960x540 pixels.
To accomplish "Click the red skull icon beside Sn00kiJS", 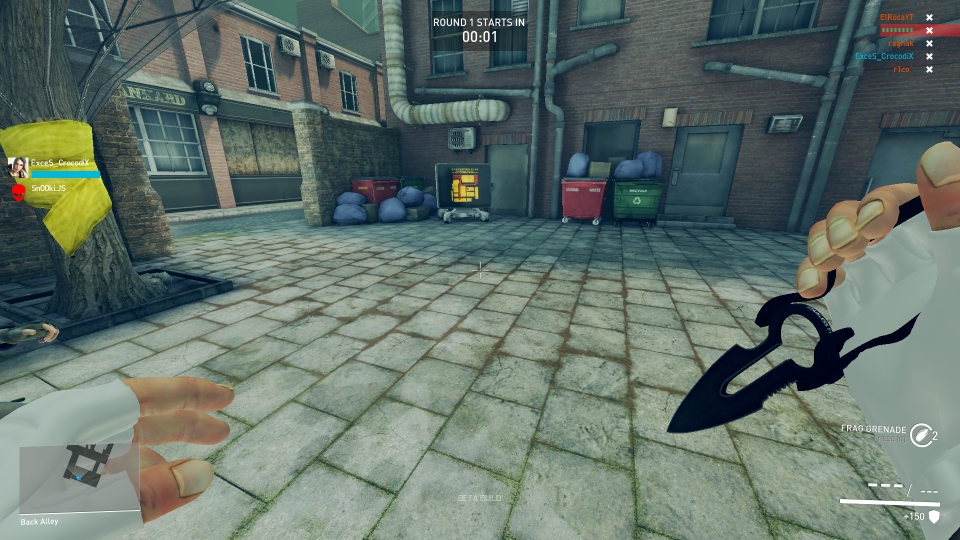I will [x=18, y=189].
